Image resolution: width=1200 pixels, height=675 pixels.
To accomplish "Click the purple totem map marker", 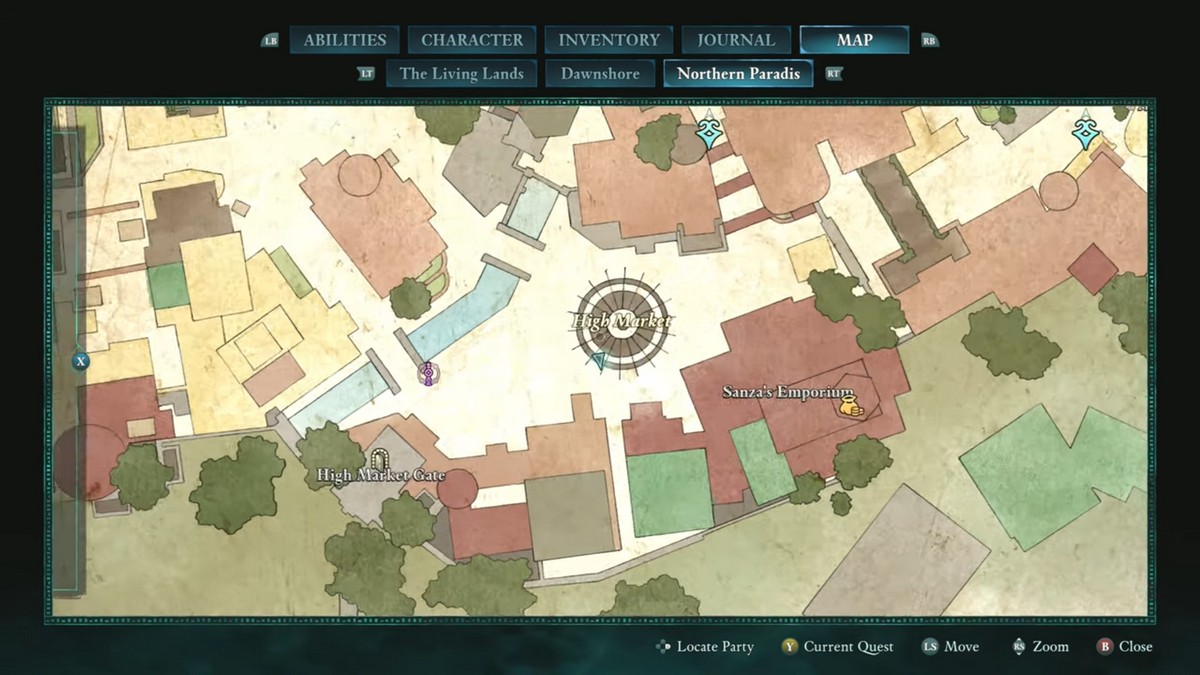I will click(427, 374).
